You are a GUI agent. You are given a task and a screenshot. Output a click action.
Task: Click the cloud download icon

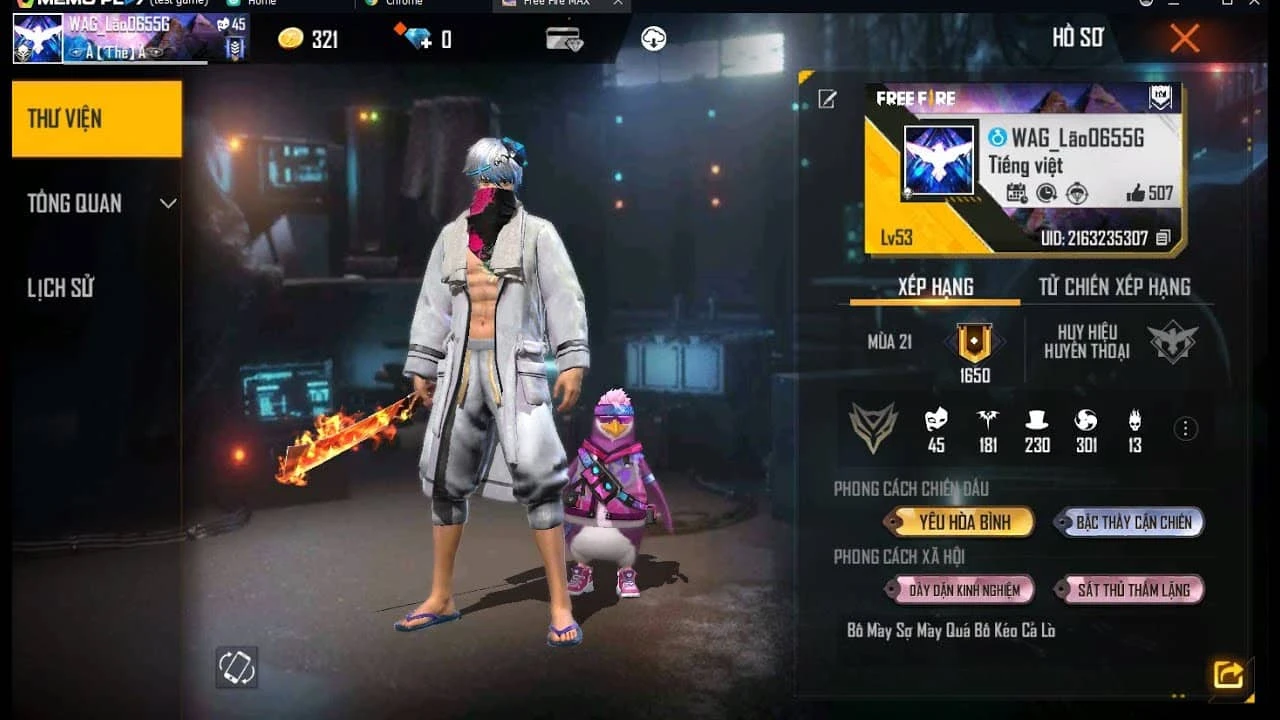coord(654,40)
